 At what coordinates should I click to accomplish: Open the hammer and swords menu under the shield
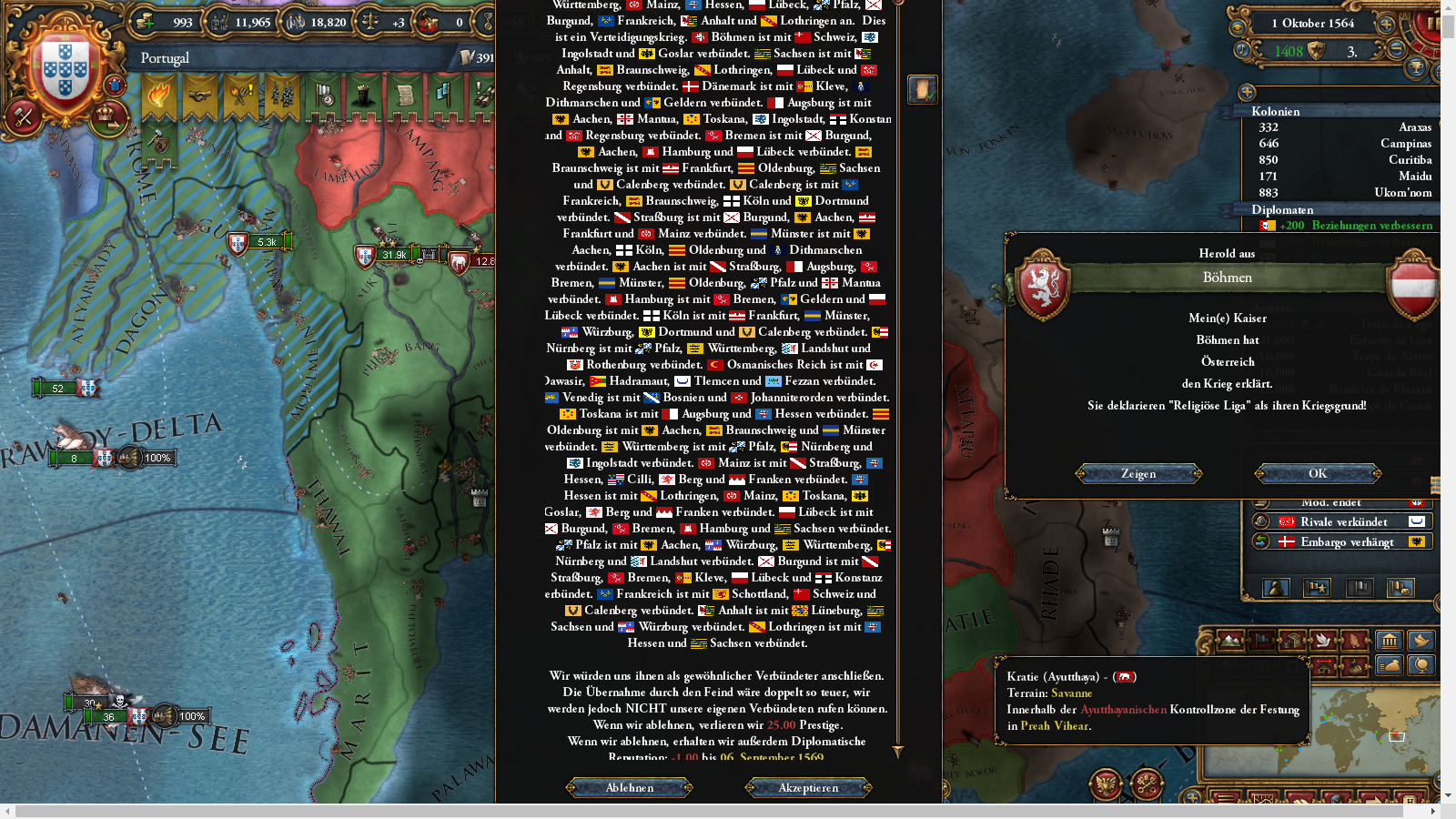point(23,116)
